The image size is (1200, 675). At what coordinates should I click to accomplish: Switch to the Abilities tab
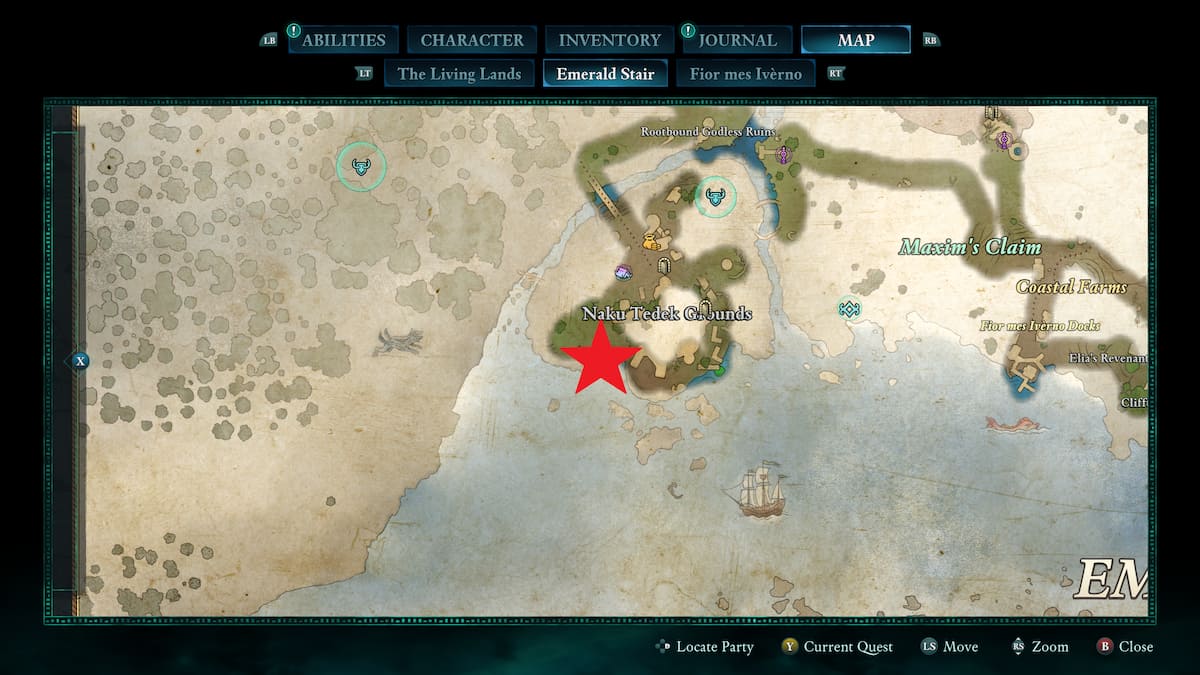[343, 40]
